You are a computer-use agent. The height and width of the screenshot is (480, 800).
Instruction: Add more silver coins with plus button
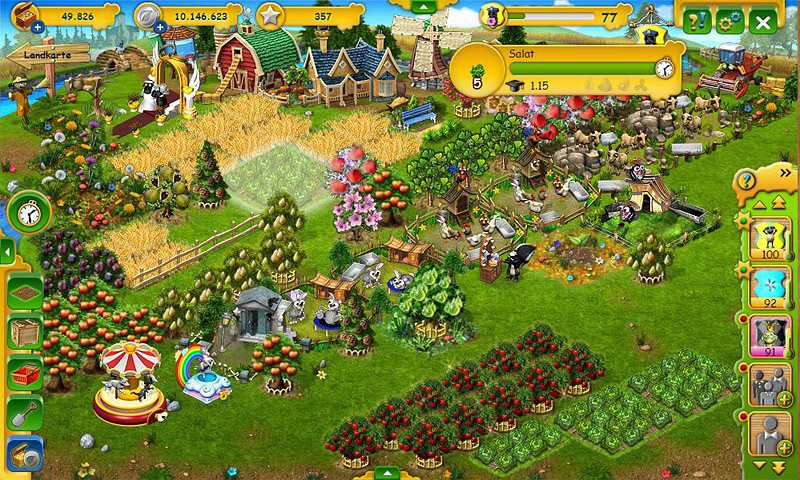[x=160, y=27]
